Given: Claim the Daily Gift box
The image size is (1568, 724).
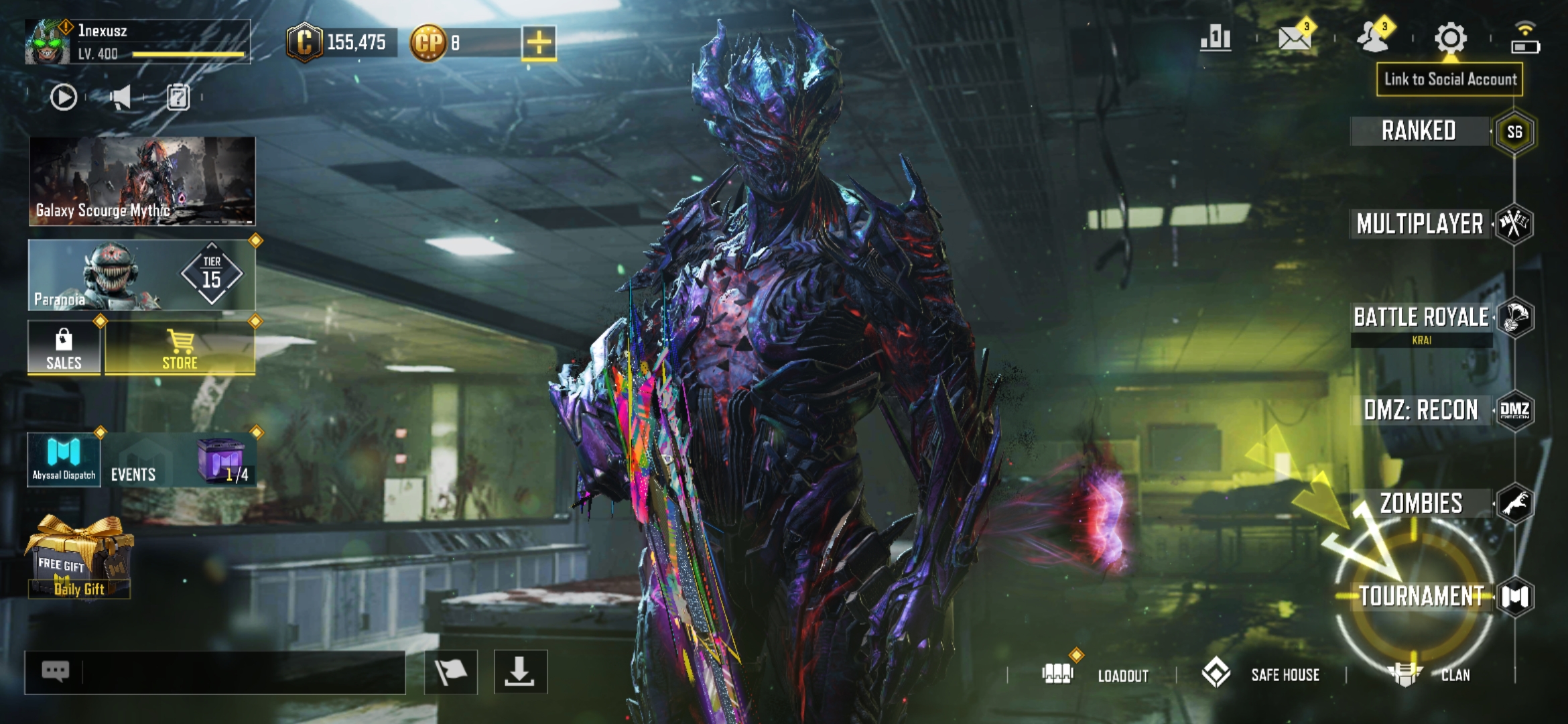Looking at the screenshot, I should [x=79, y=558].
